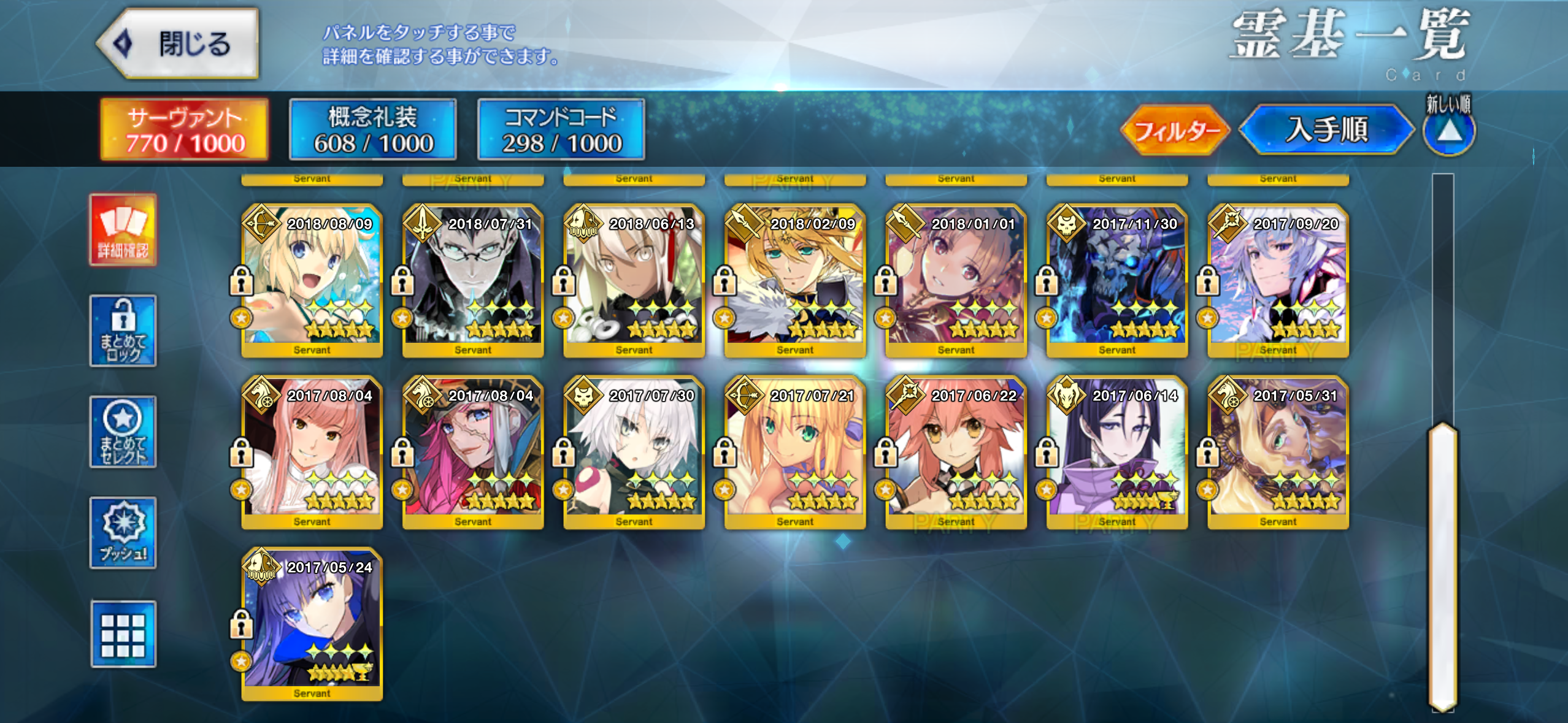Open the フィルター filter options
This screenshot has height=723, width=1568.
click(1174, 130)
